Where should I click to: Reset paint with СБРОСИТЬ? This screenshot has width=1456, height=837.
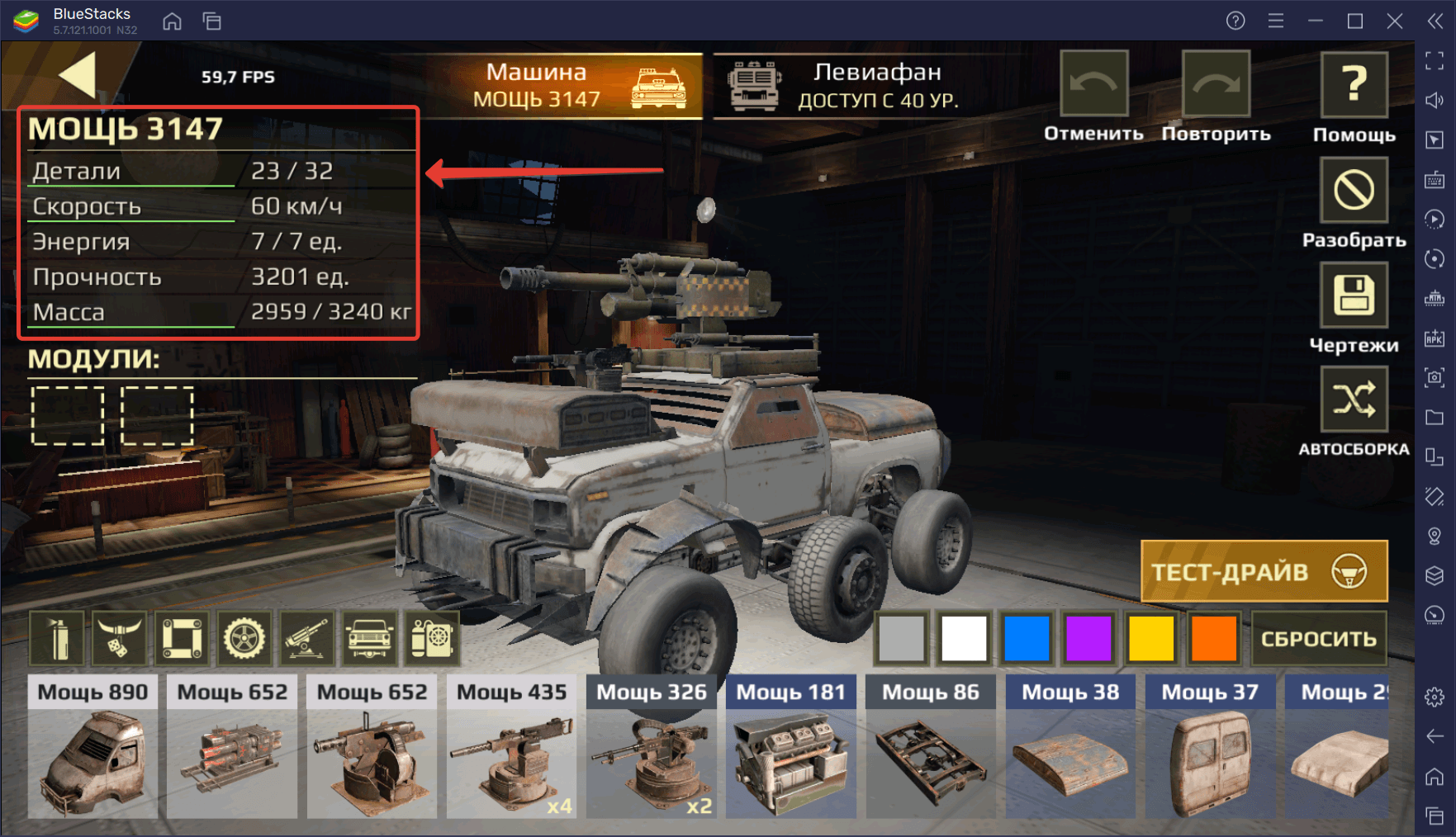[x=1318, y=638]
